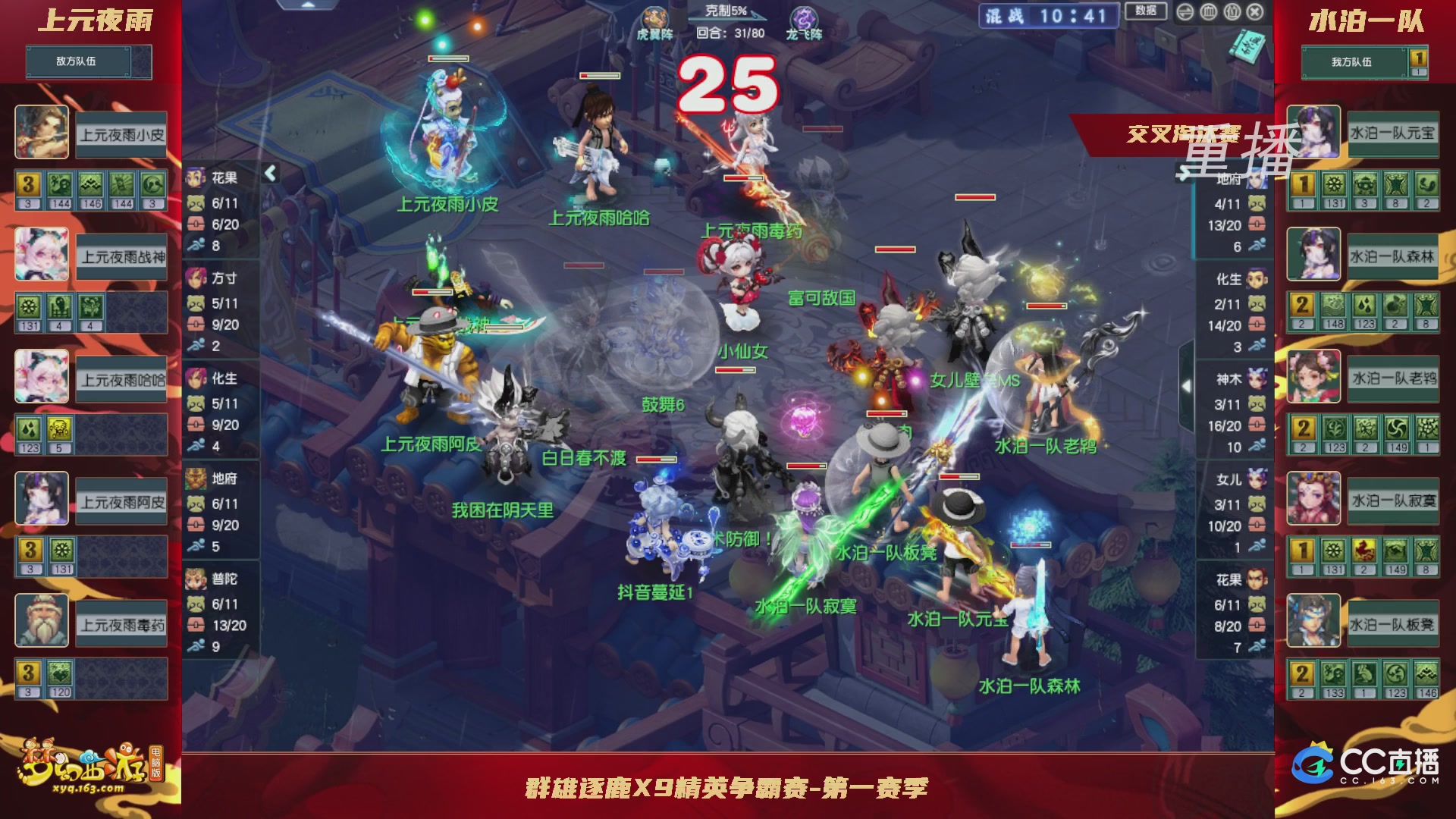Screen dimensions: 1456x819
Task: Expand the right side panel chevron
Action: 1187,385
